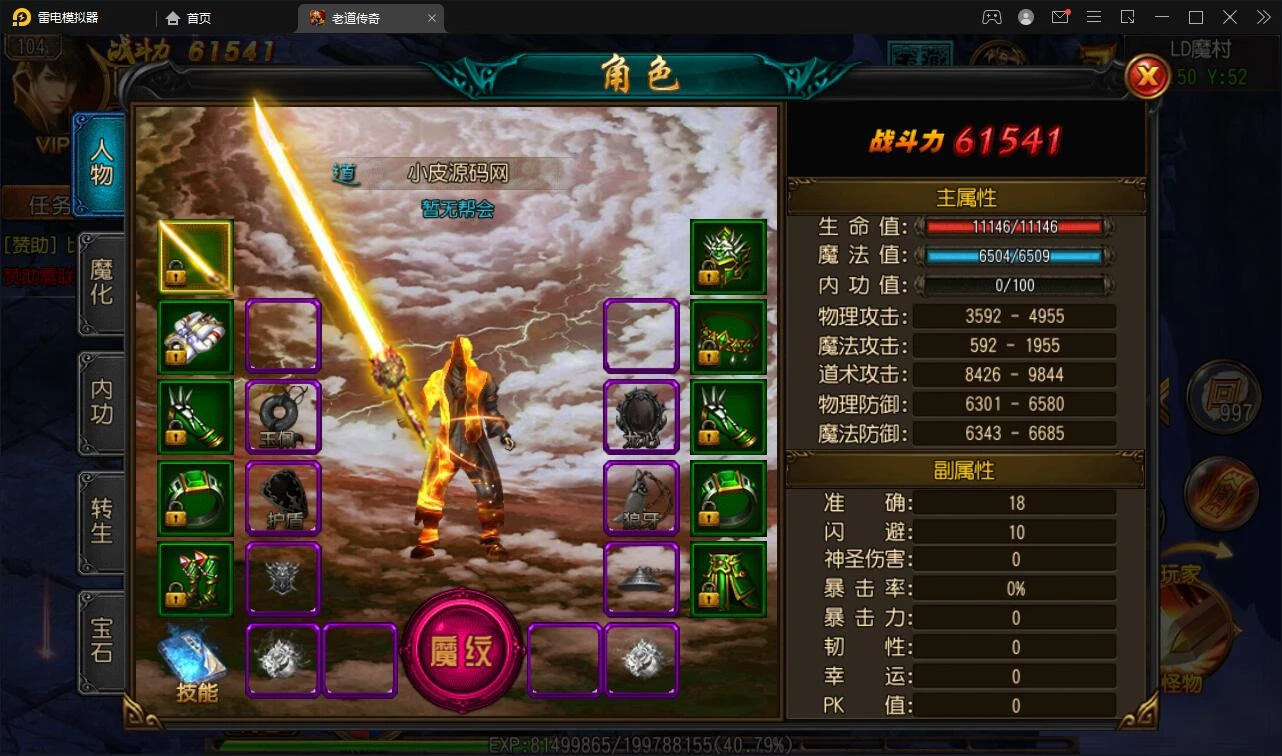Select the green helmet equipment slot

click(728, 257)
